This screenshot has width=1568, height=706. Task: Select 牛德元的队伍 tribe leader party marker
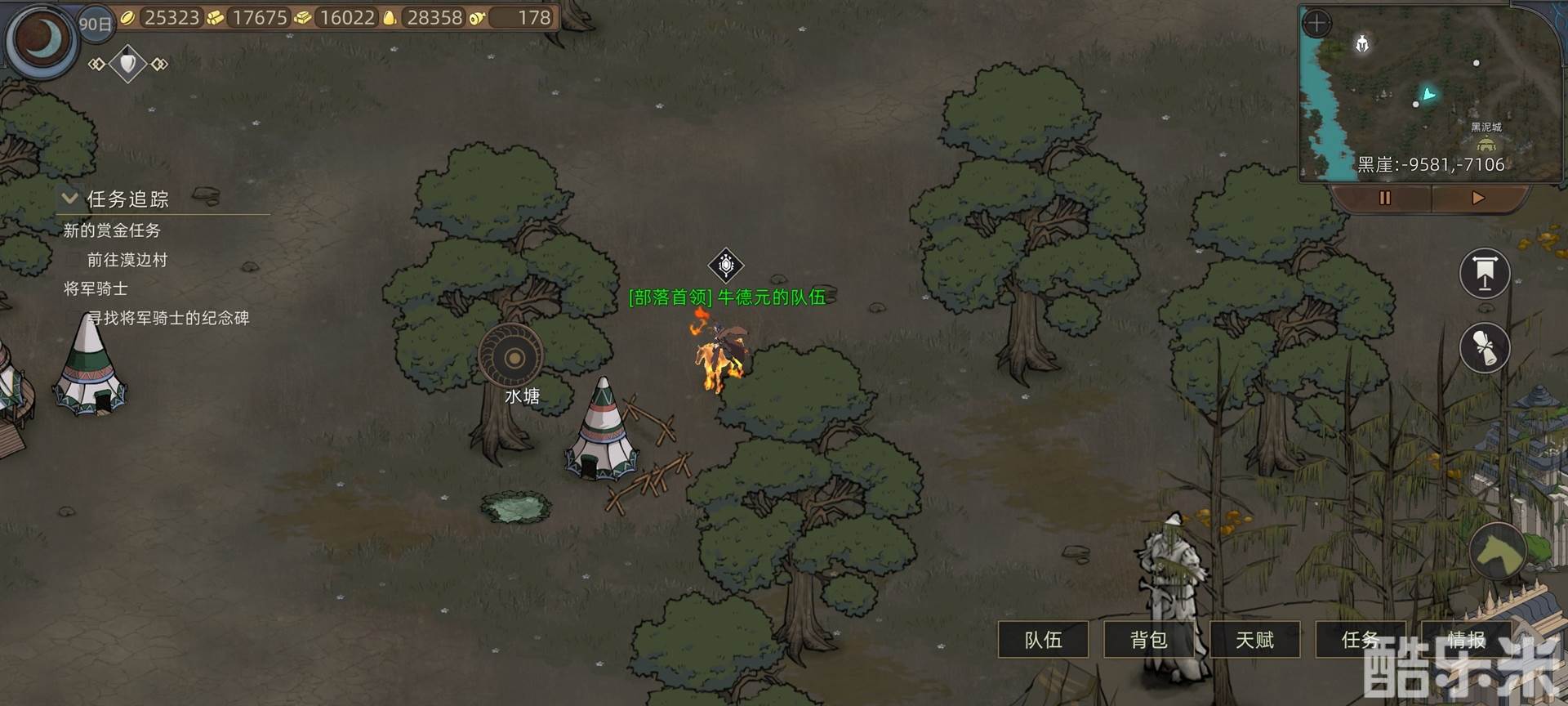(x=725, y=266)
